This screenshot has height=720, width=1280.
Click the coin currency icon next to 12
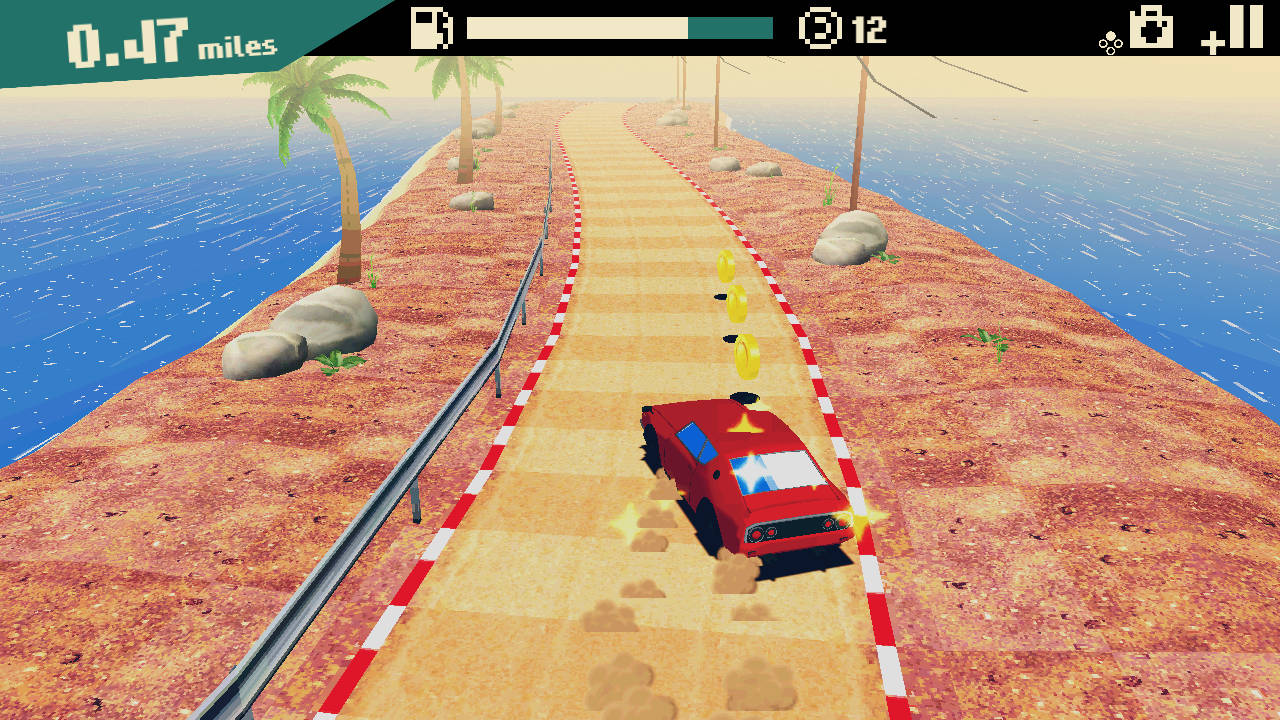pyautogui.click(x=822, y=30)
